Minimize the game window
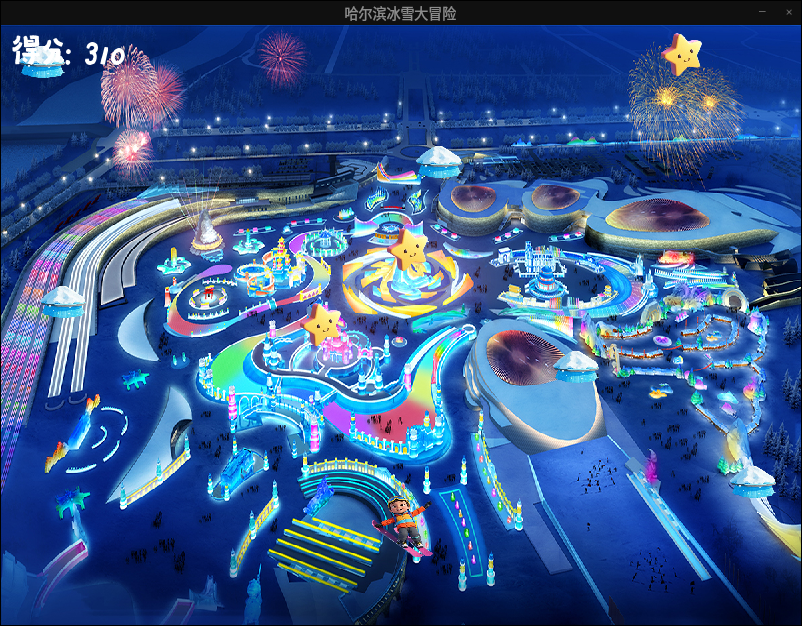802x626 pixels. tap(762, 13)
